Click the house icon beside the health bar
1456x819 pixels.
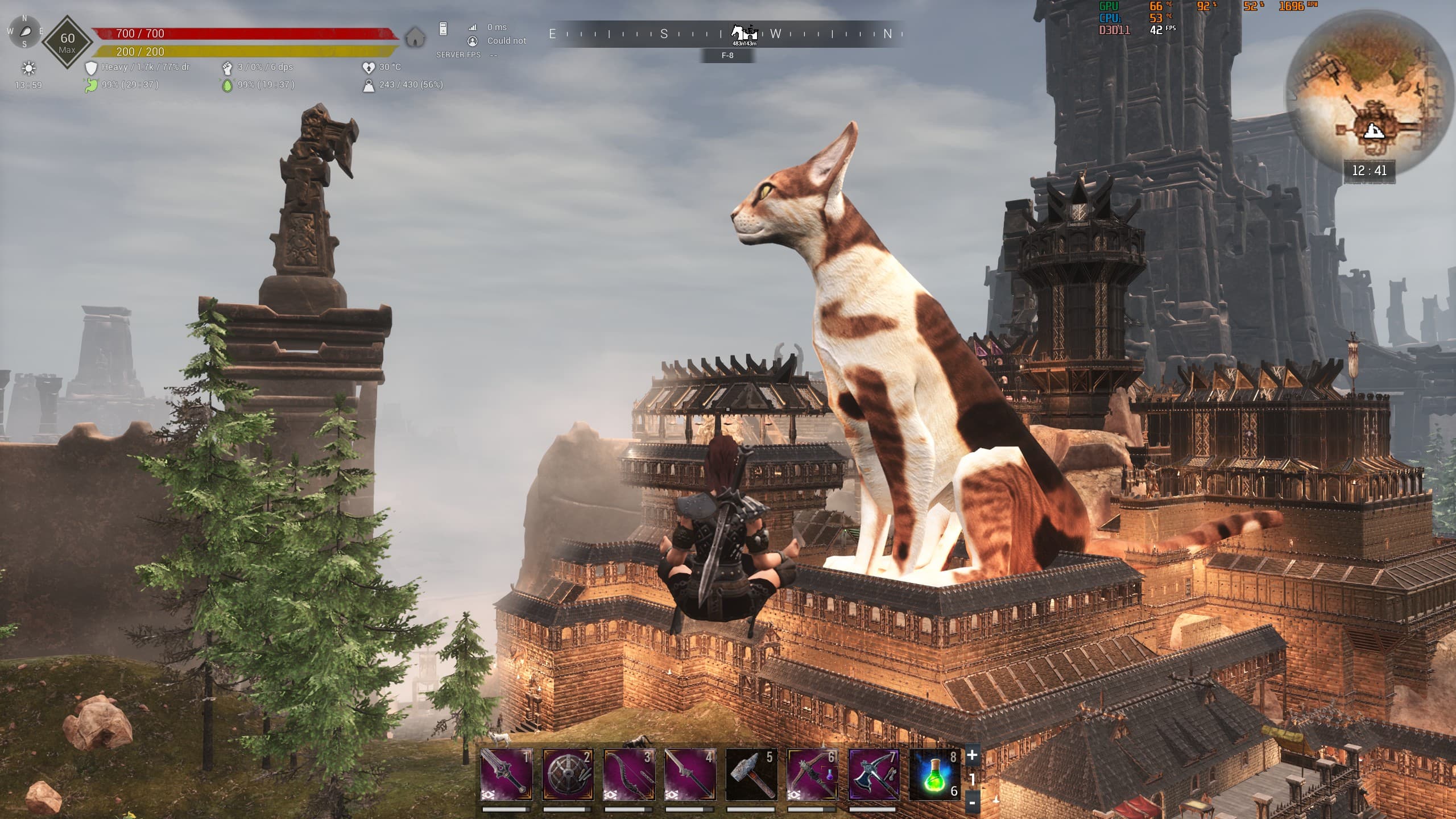tap(416, 38)
